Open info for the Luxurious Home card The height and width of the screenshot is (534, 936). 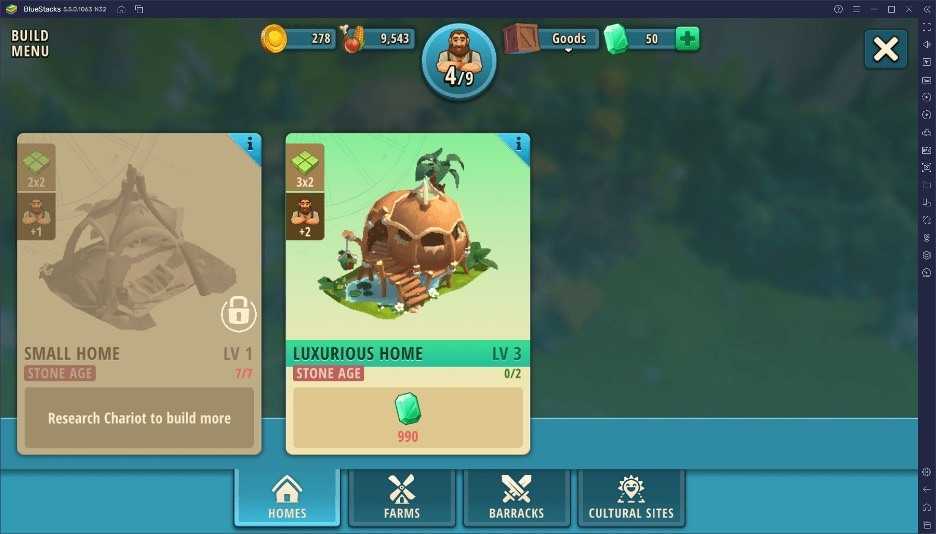point(519,145)
